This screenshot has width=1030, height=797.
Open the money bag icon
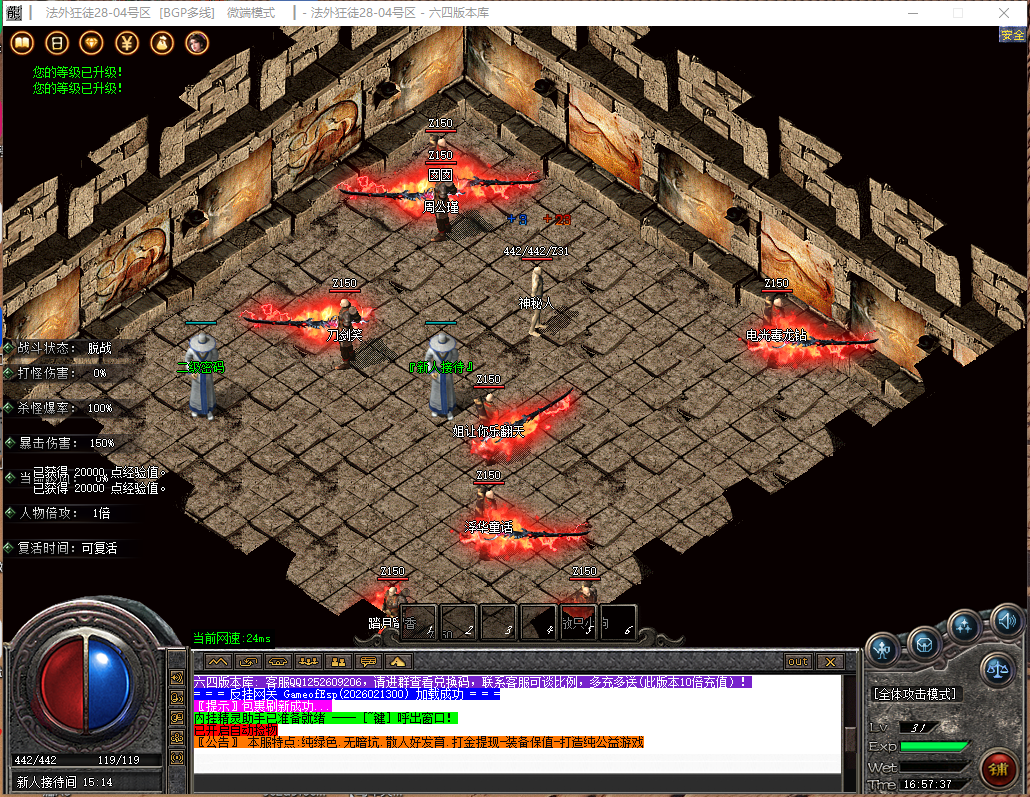pos(162,42)
